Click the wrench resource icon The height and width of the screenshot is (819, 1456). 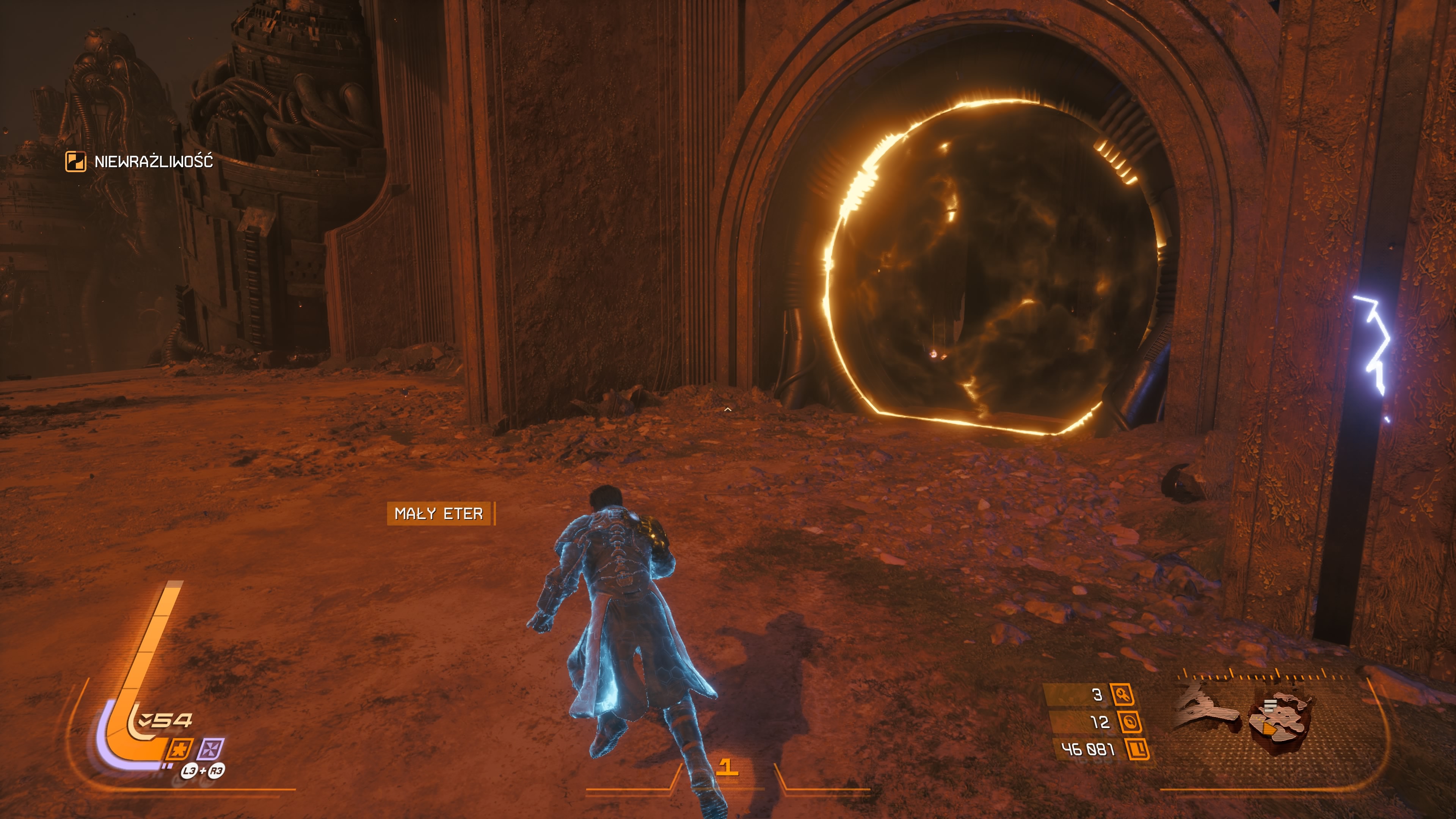(1122, 695)
